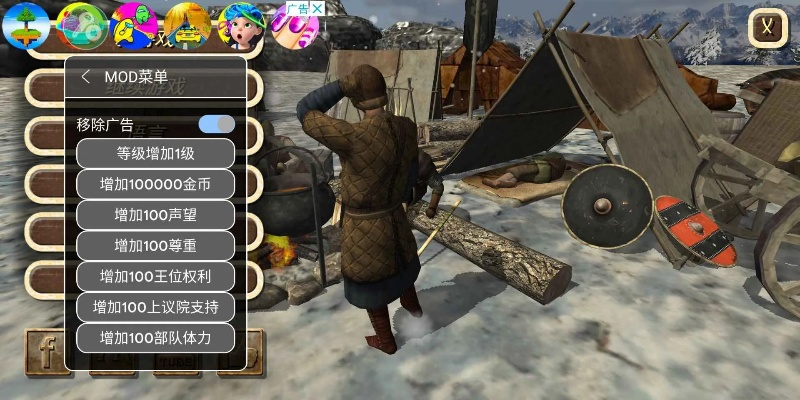Go back from the MOD菜单 panel
Screen dimensions: 800x400
86,77
